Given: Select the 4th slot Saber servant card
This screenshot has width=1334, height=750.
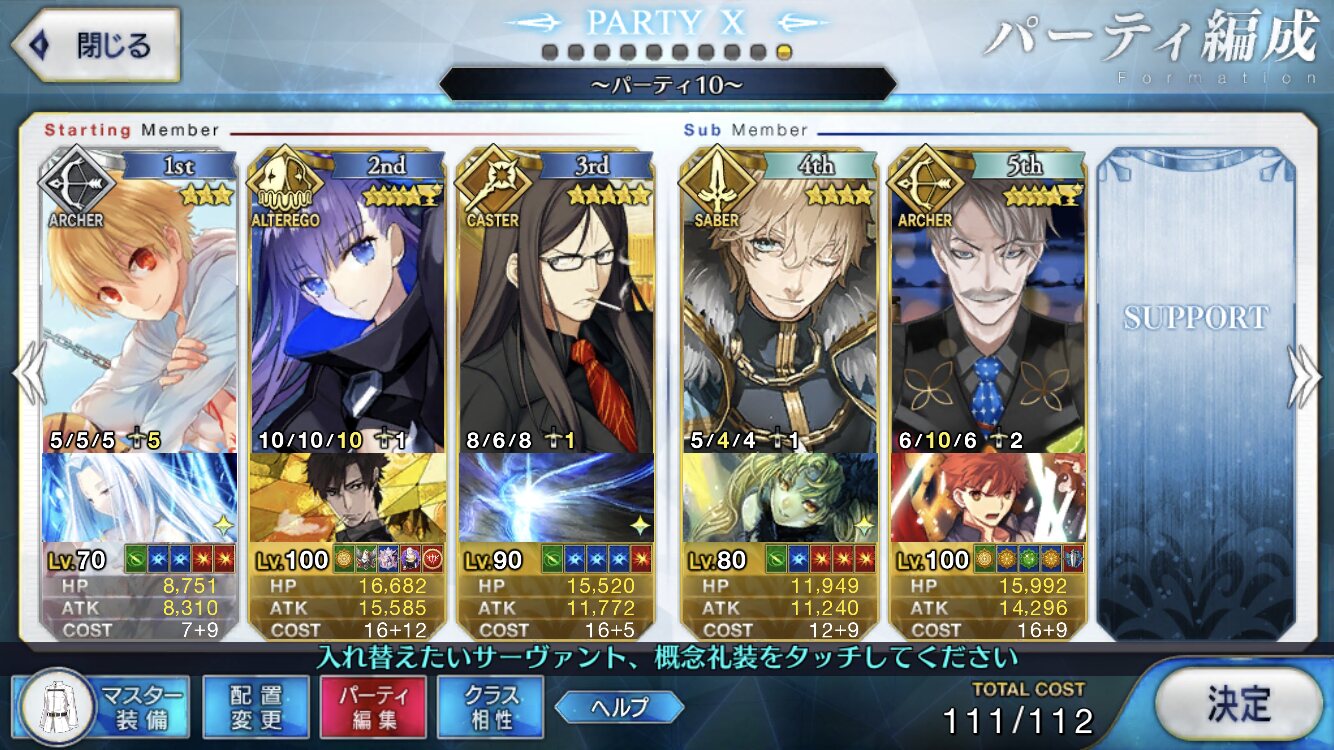Looking at the screenshot, I should [x=780, y=300].
